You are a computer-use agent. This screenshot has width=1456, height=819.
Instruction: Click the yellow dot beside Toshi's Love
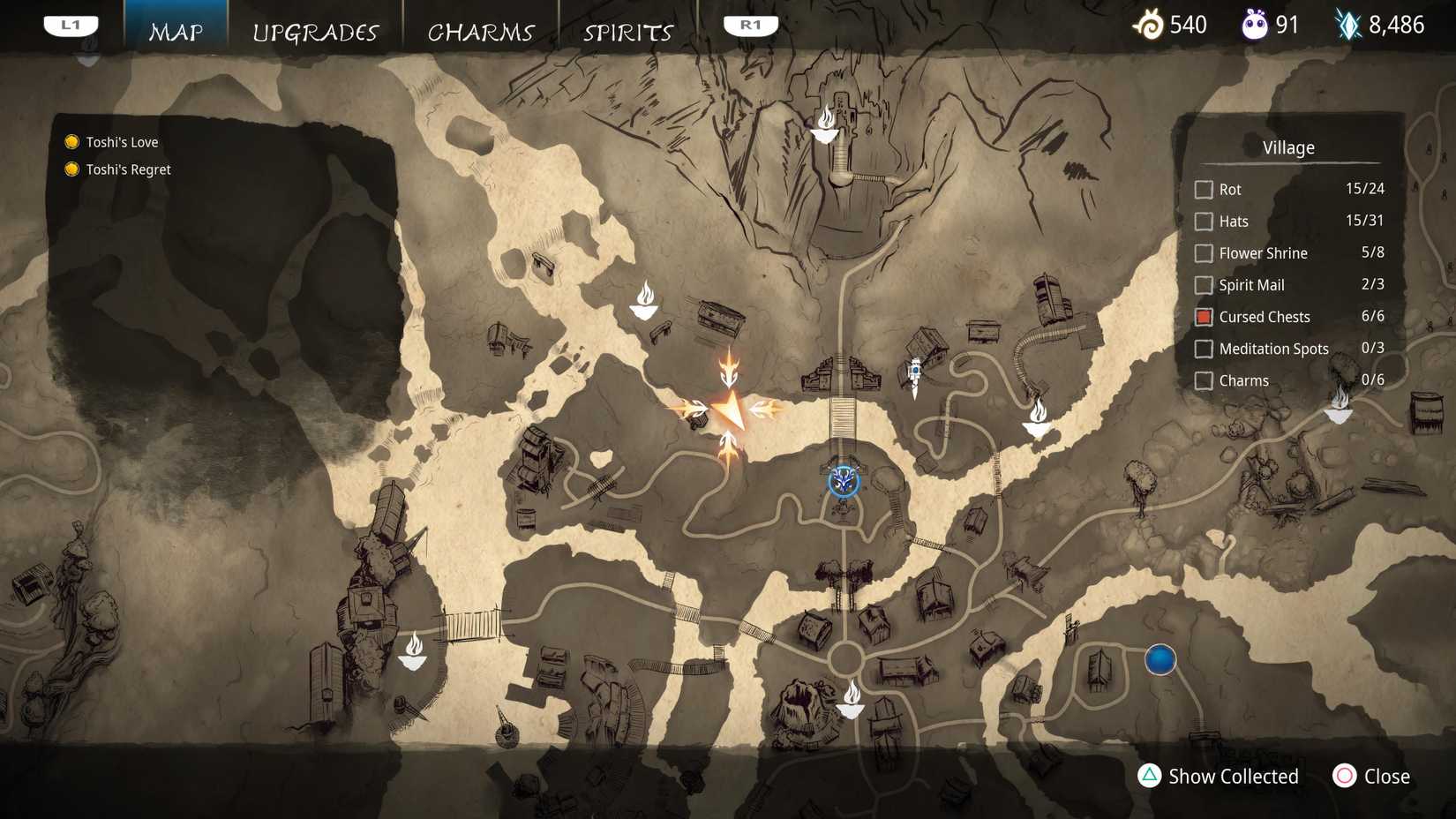pyautogui.click(x=71, y=141)
